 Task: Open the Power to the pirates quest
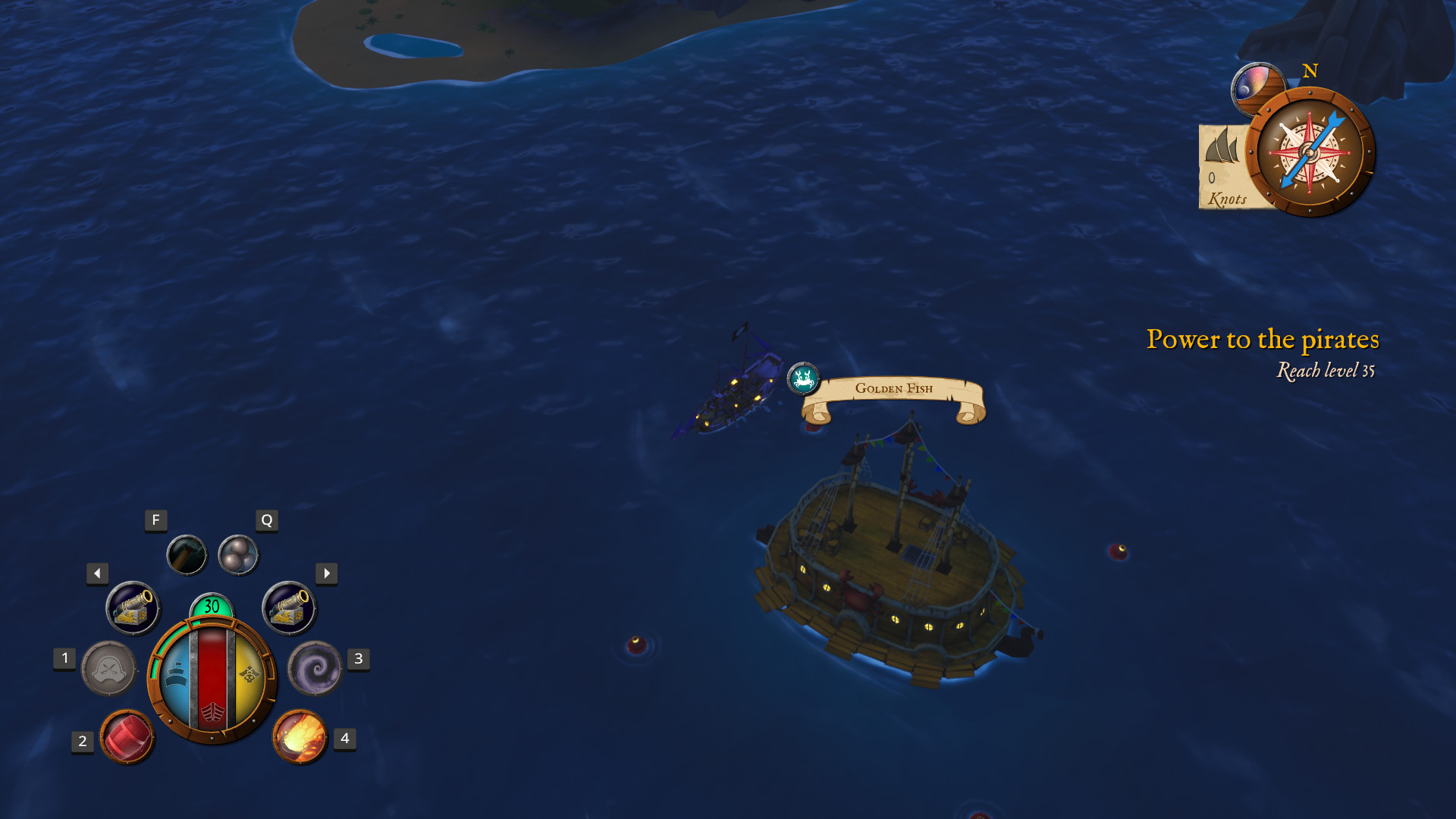point(1263,340)
